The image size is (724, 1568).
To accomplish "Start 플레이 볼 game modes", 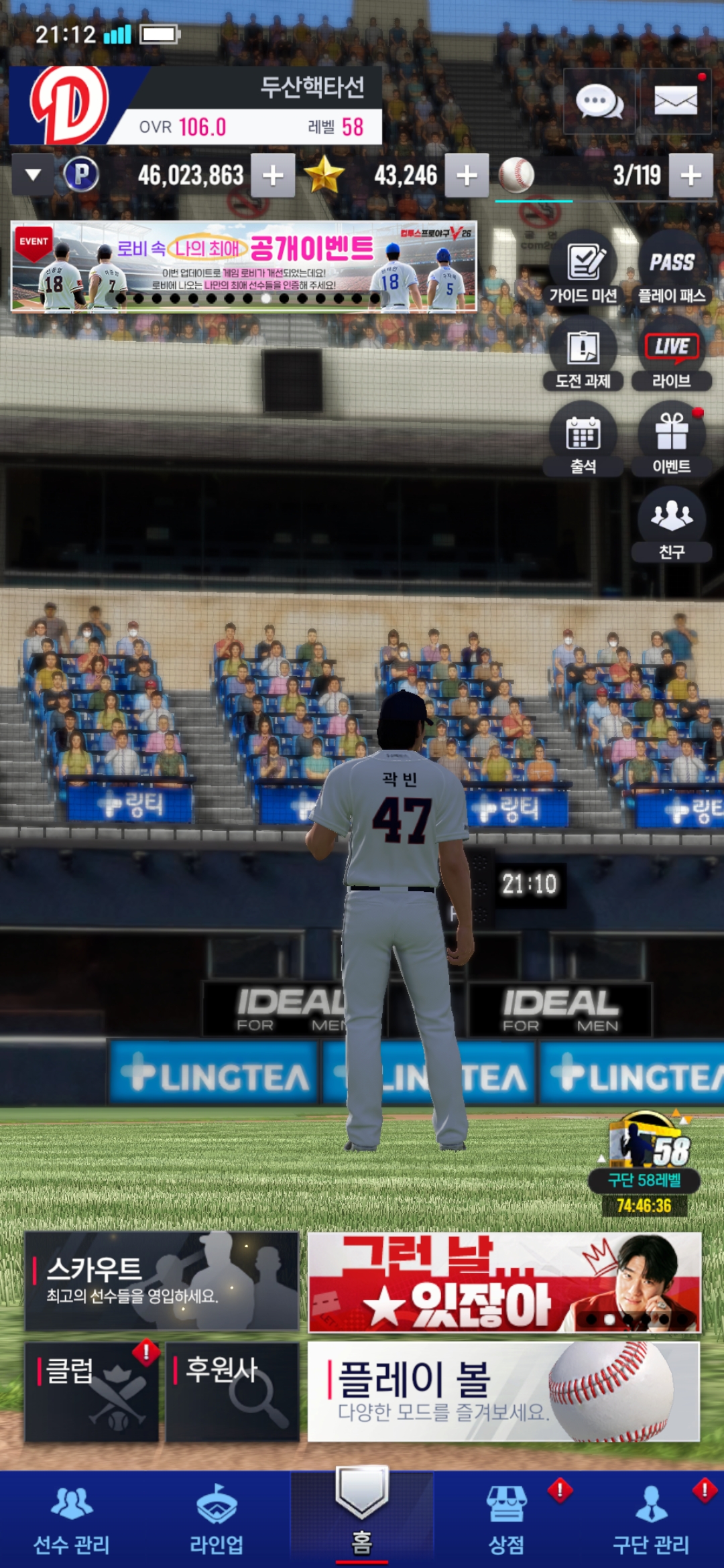I will [x=503, y=1391].
